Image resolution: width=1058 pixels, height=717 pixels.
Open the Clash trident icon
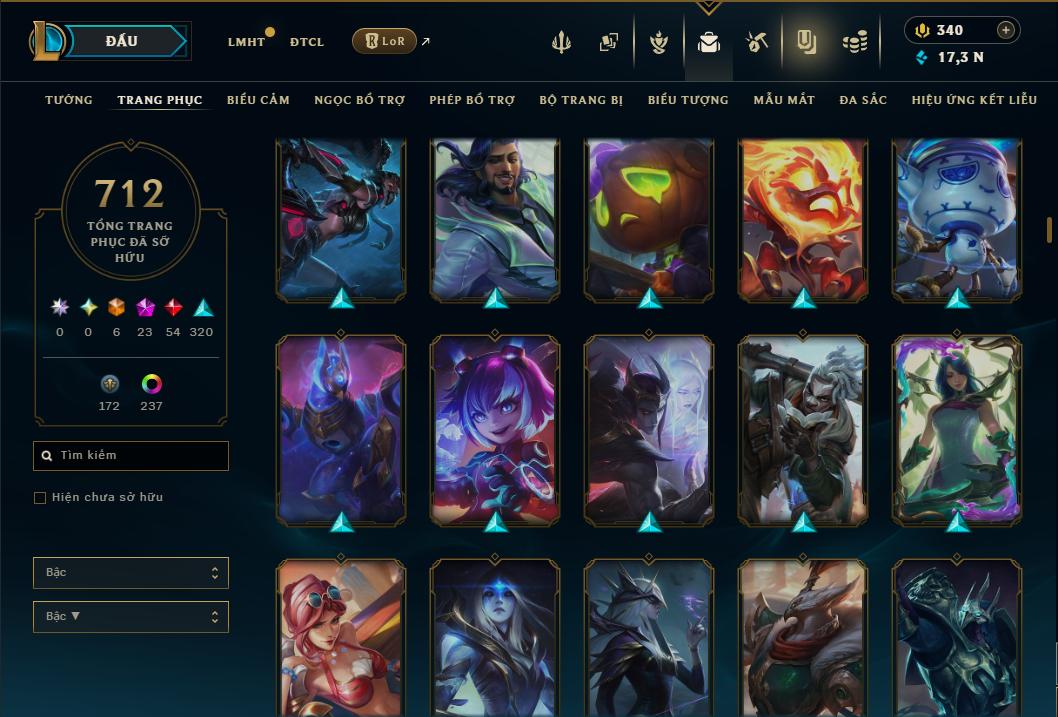coord(562,42)
